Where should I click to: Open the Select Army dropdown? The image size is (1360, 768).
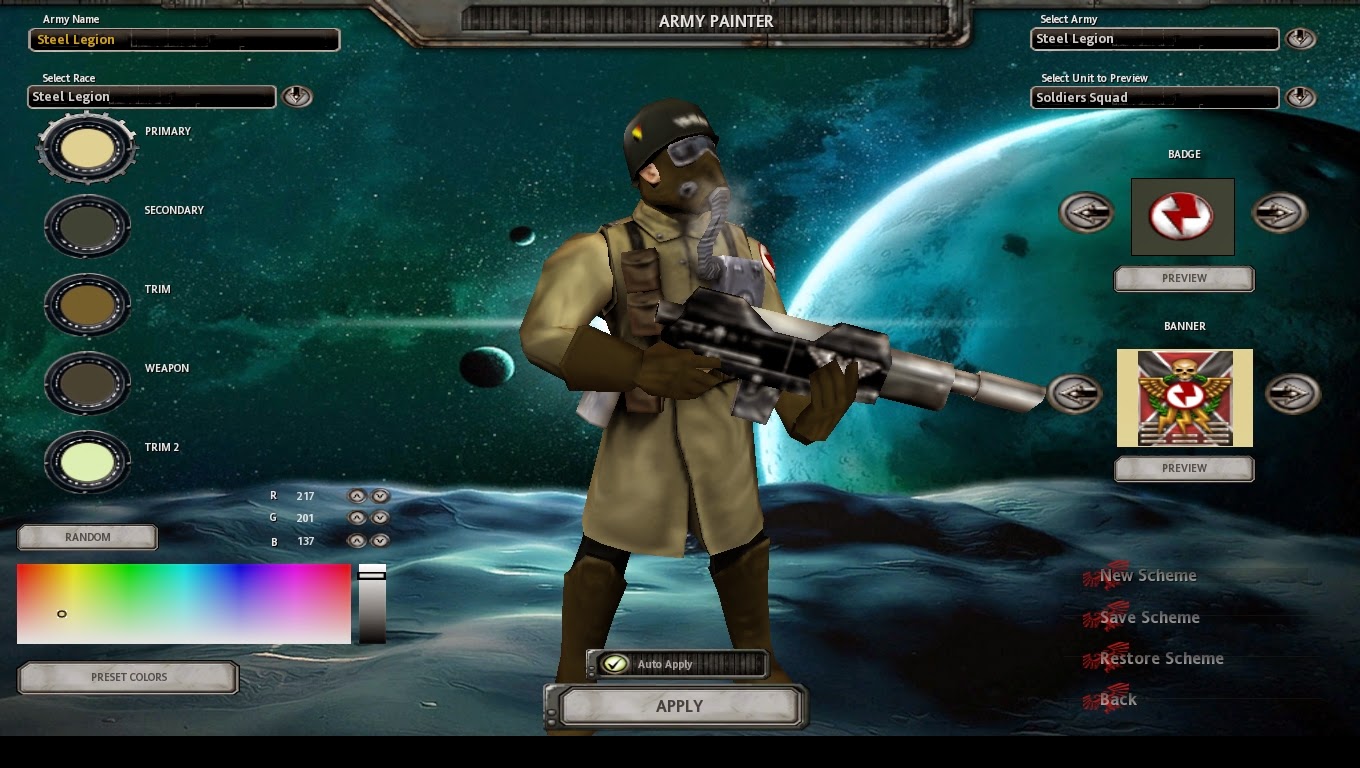(x=1154, y=38)
